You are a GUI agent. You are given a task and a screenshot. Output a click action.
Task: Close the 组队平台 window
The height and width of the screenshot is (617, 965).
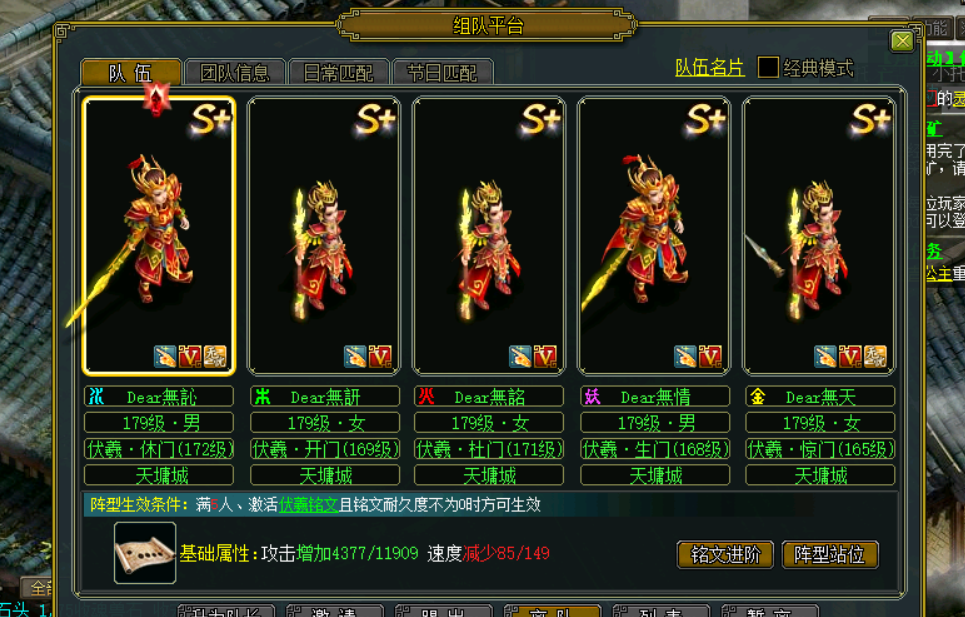coord(902,41)
